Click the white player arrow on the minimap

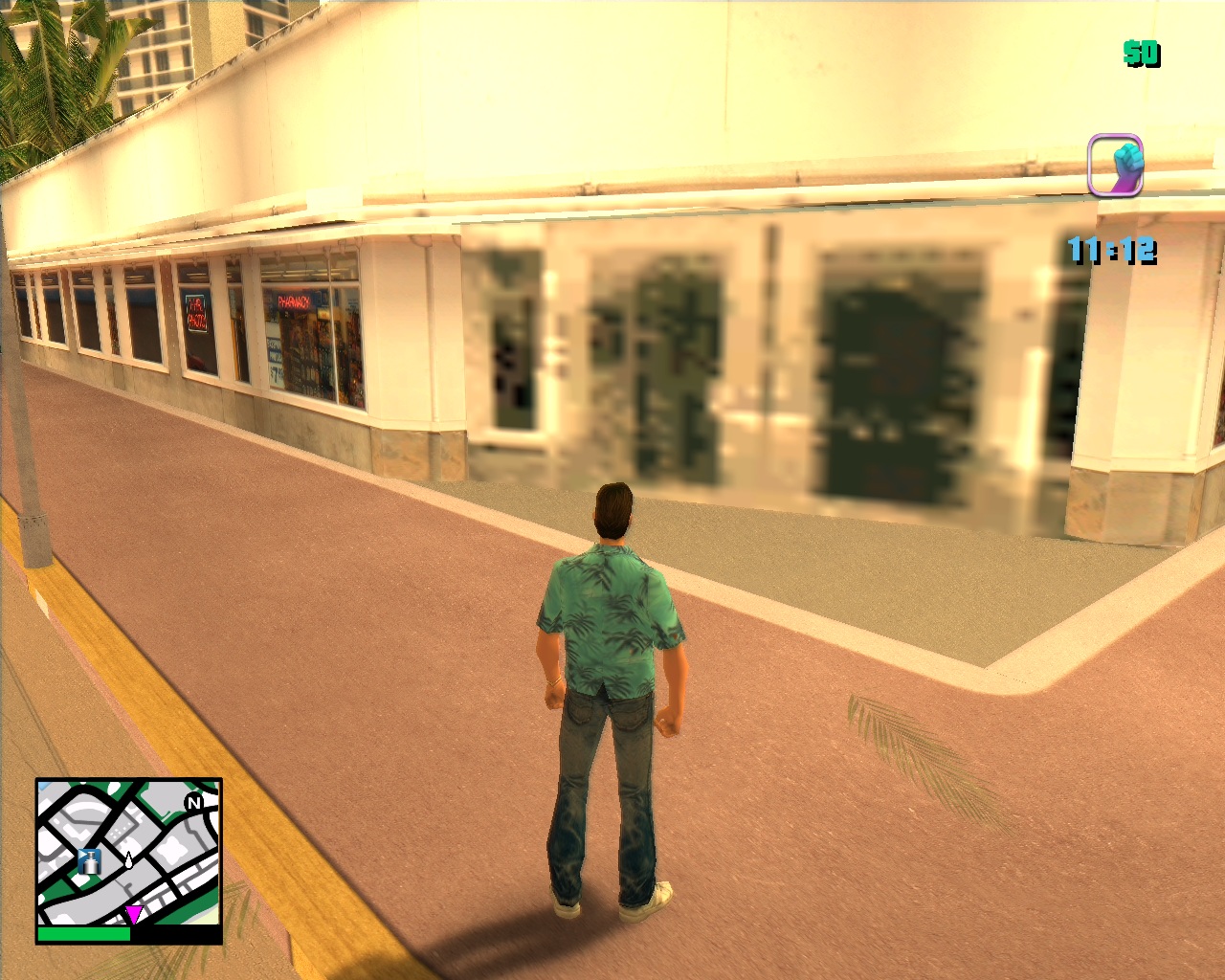point(128,860)
